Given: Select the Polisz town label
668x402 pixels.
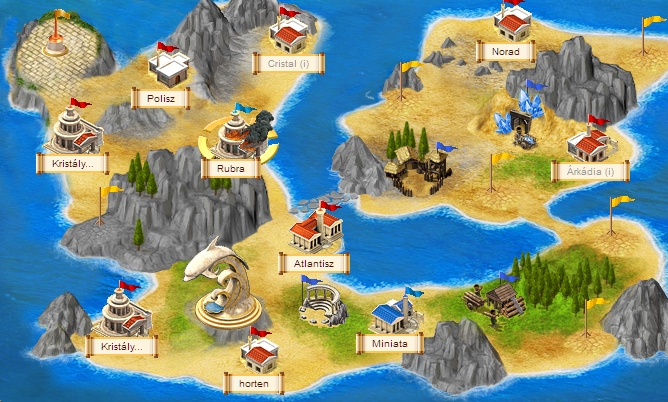Looking at the screenshot, I should point(160,98).
